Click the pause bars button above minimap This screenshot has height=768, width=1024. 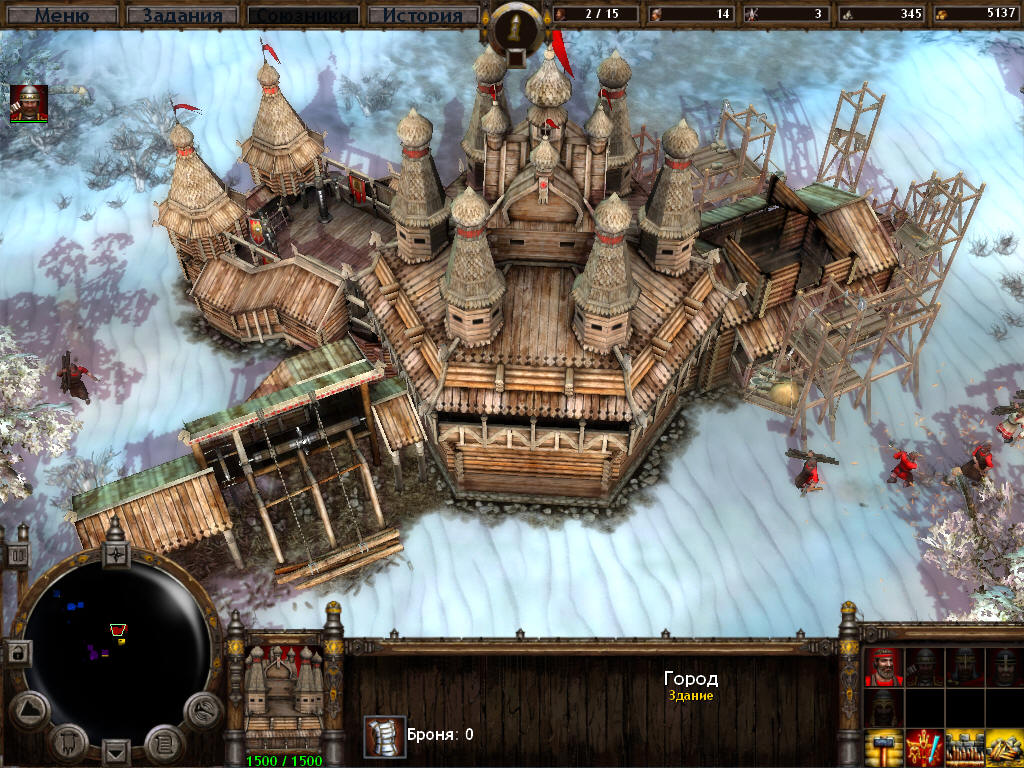tap(17, 556)
